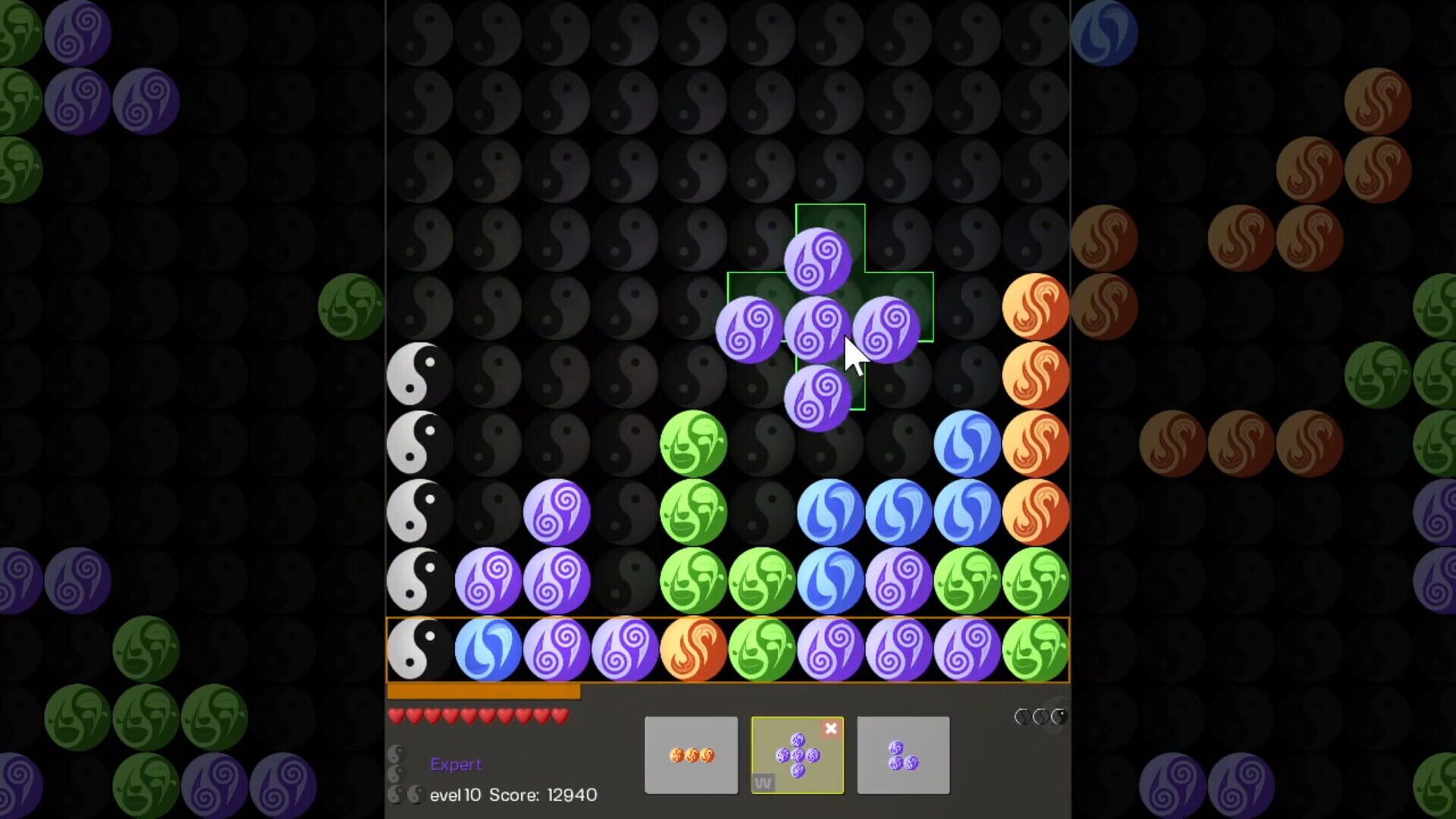The image size is (1456, 819).
Task: Select the purple cross piece in the highlighted slot
Action: [796, 758]
